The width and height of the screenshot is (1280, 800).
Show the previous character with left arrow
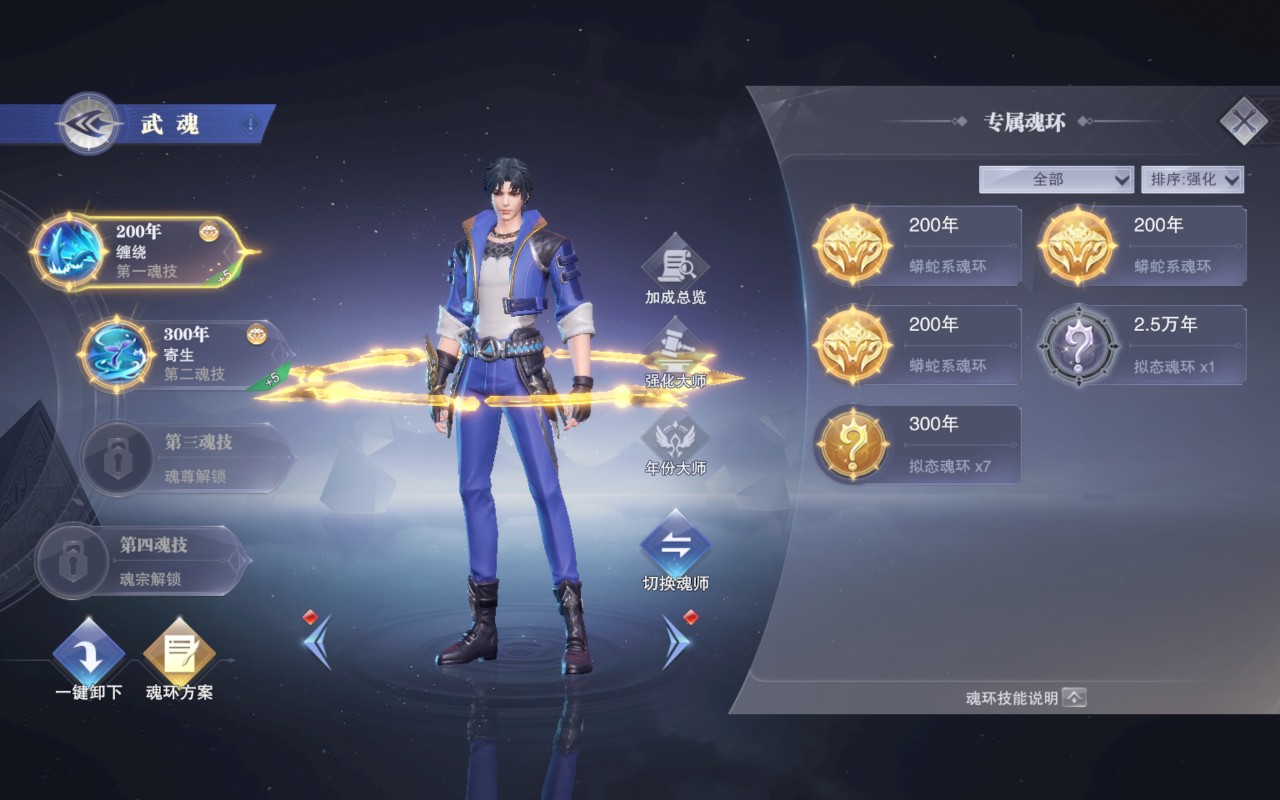317,641
